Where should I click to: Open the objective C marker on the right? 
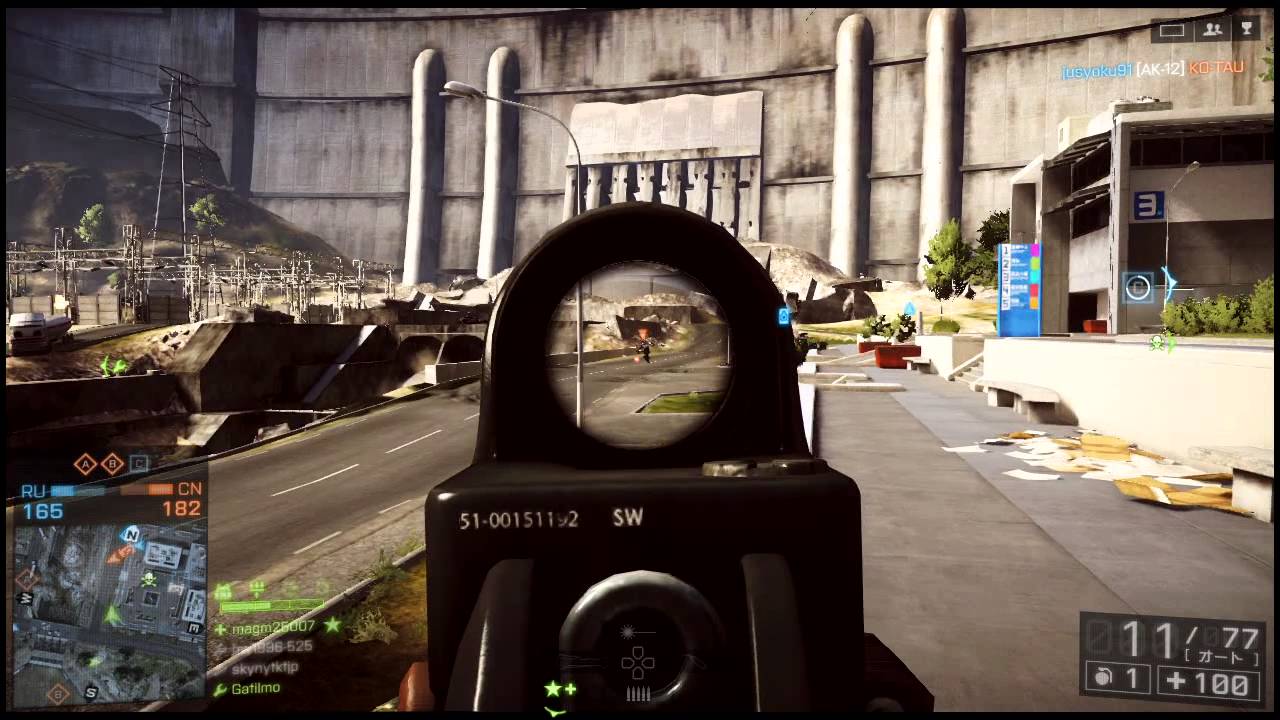pos(1136,288)
